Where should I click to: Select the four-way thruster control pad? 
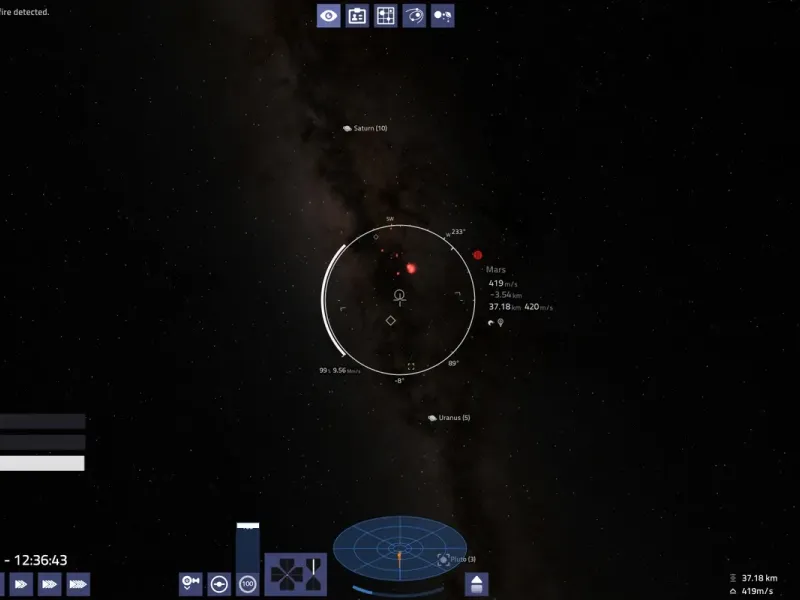pos(296,576)
